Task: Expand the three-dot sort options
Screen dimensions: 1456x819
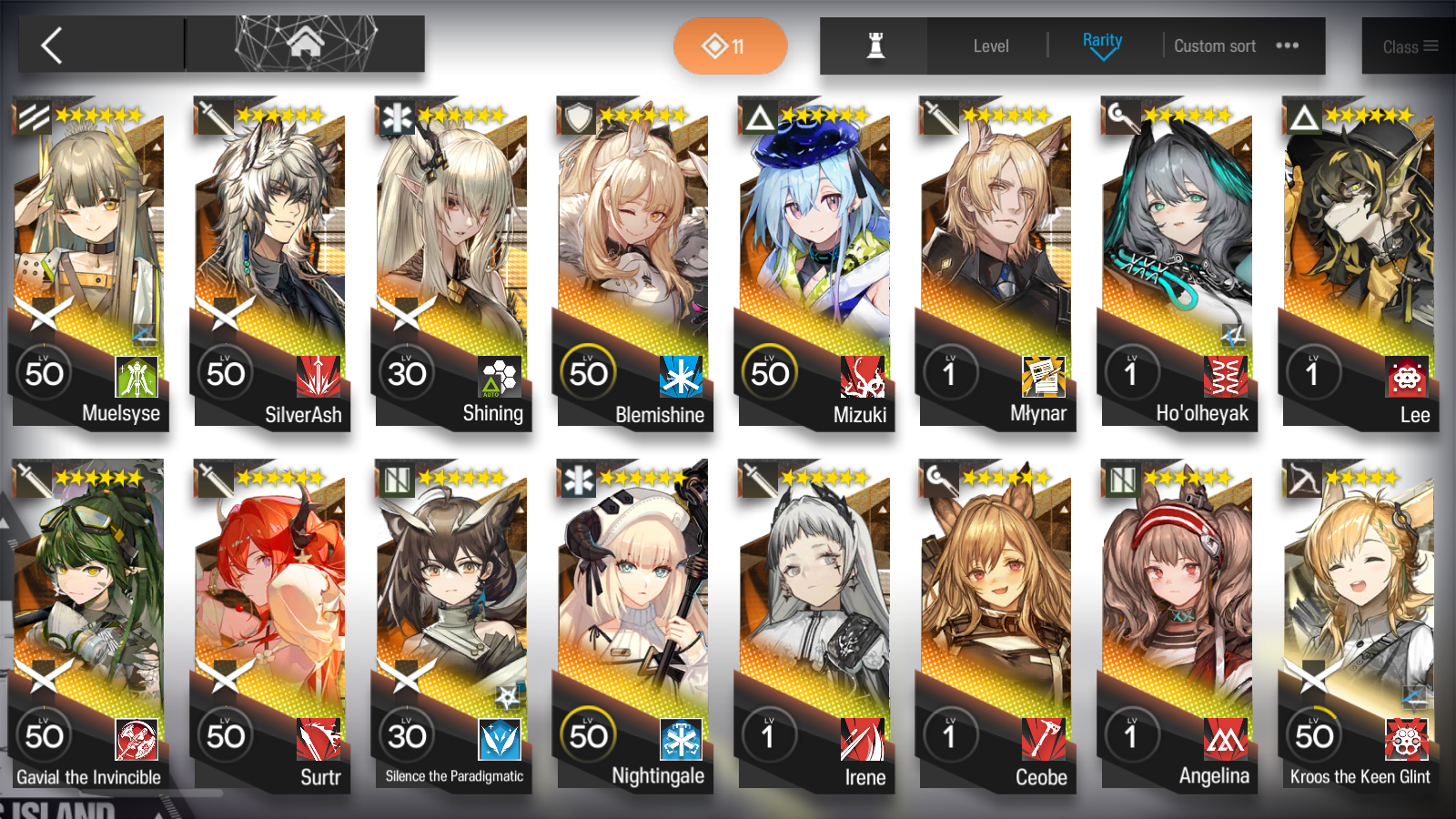Action: pyautogui.click(x=1287, y=45)
